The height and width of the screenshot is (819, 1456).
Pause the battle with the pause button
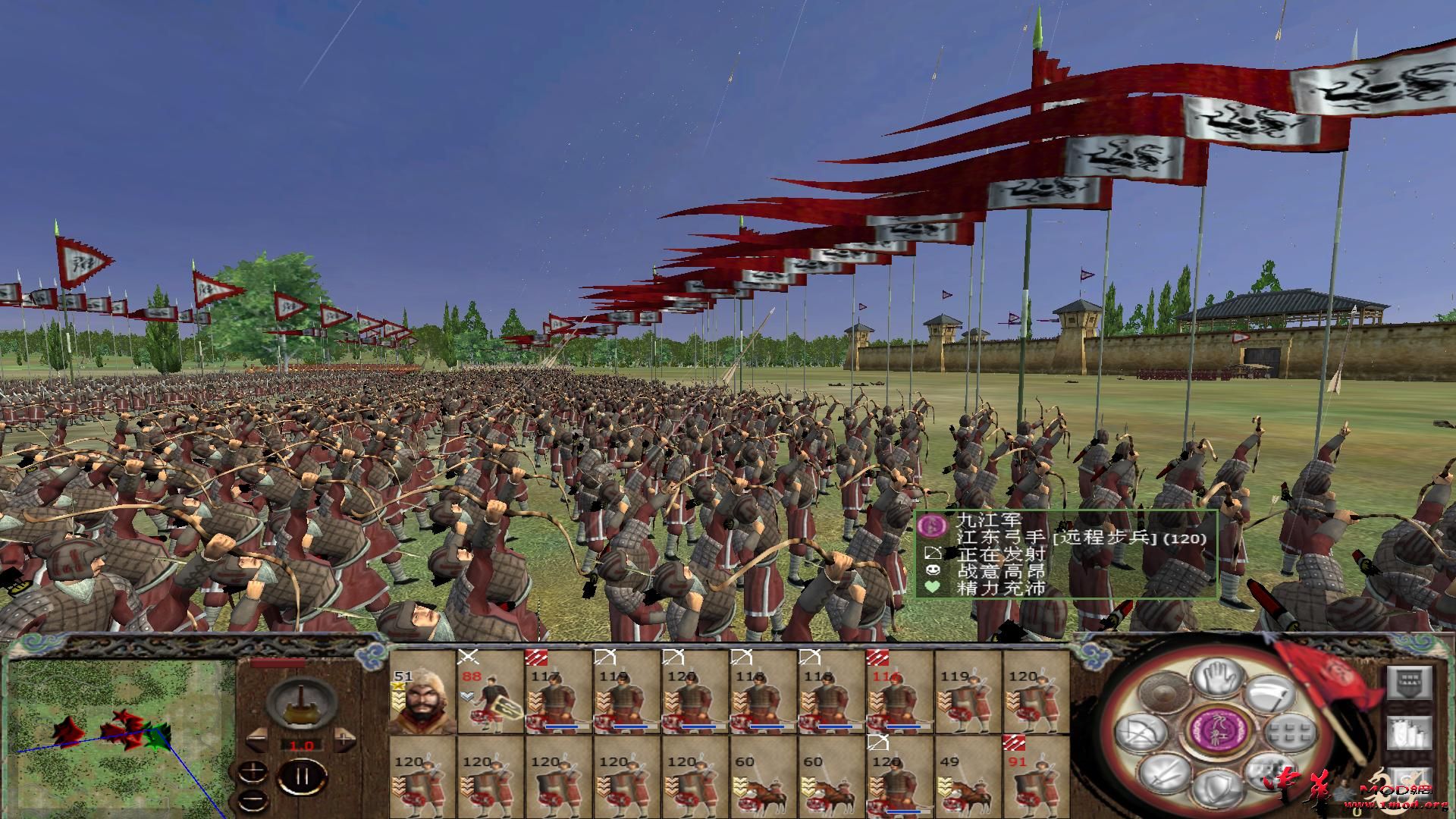pos(300,777)
